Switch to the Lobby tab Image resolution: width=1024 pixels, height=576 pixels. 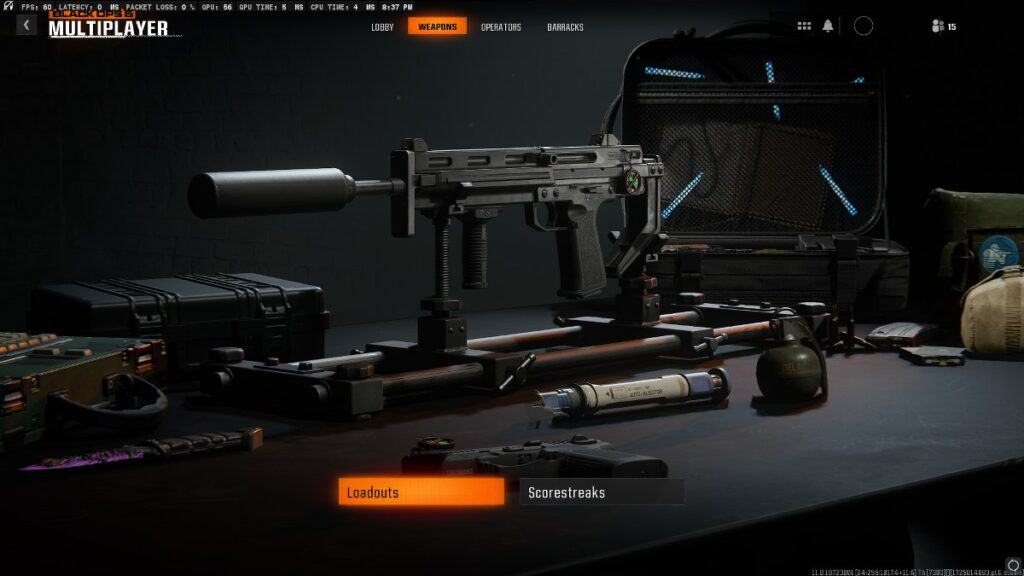click(383, 27)
